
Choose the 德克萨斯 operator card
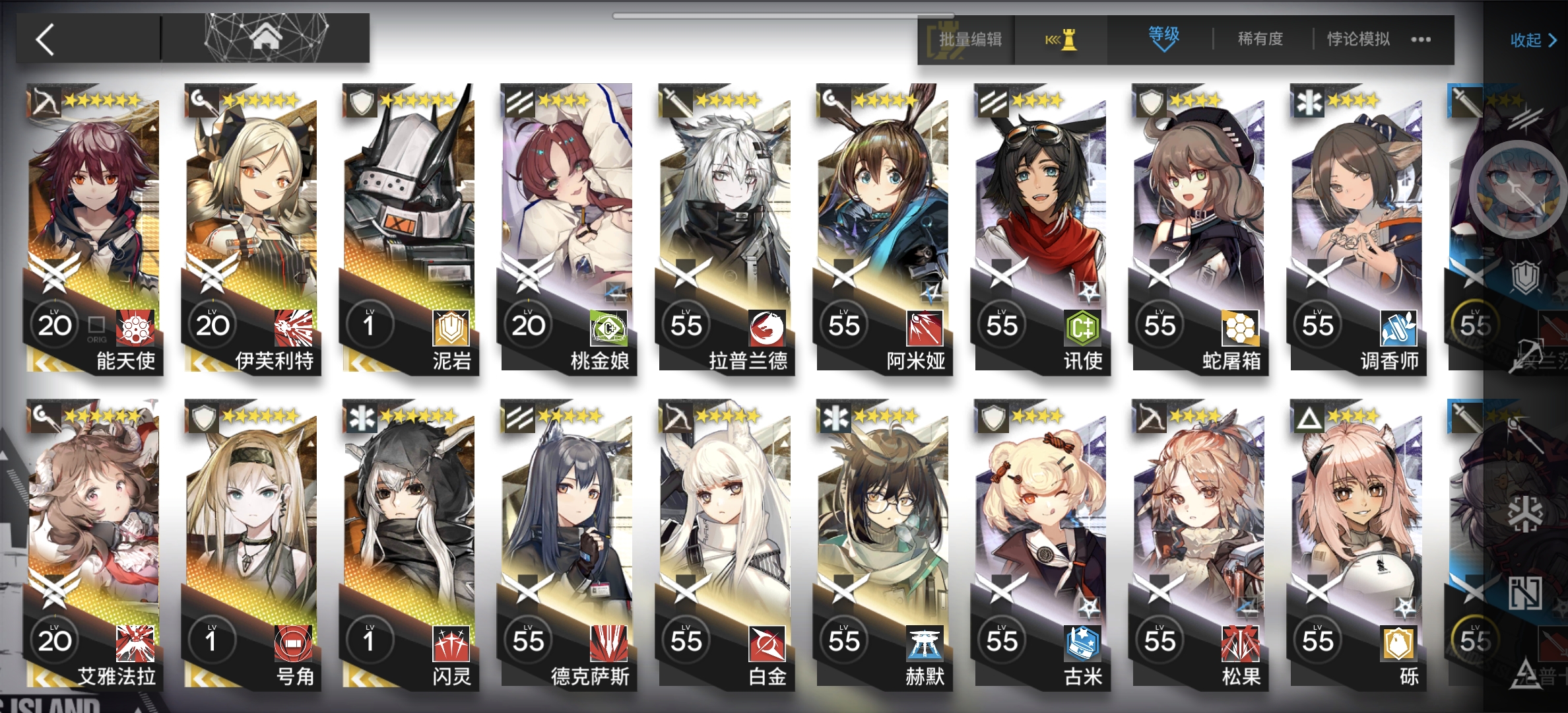point(566,541)
